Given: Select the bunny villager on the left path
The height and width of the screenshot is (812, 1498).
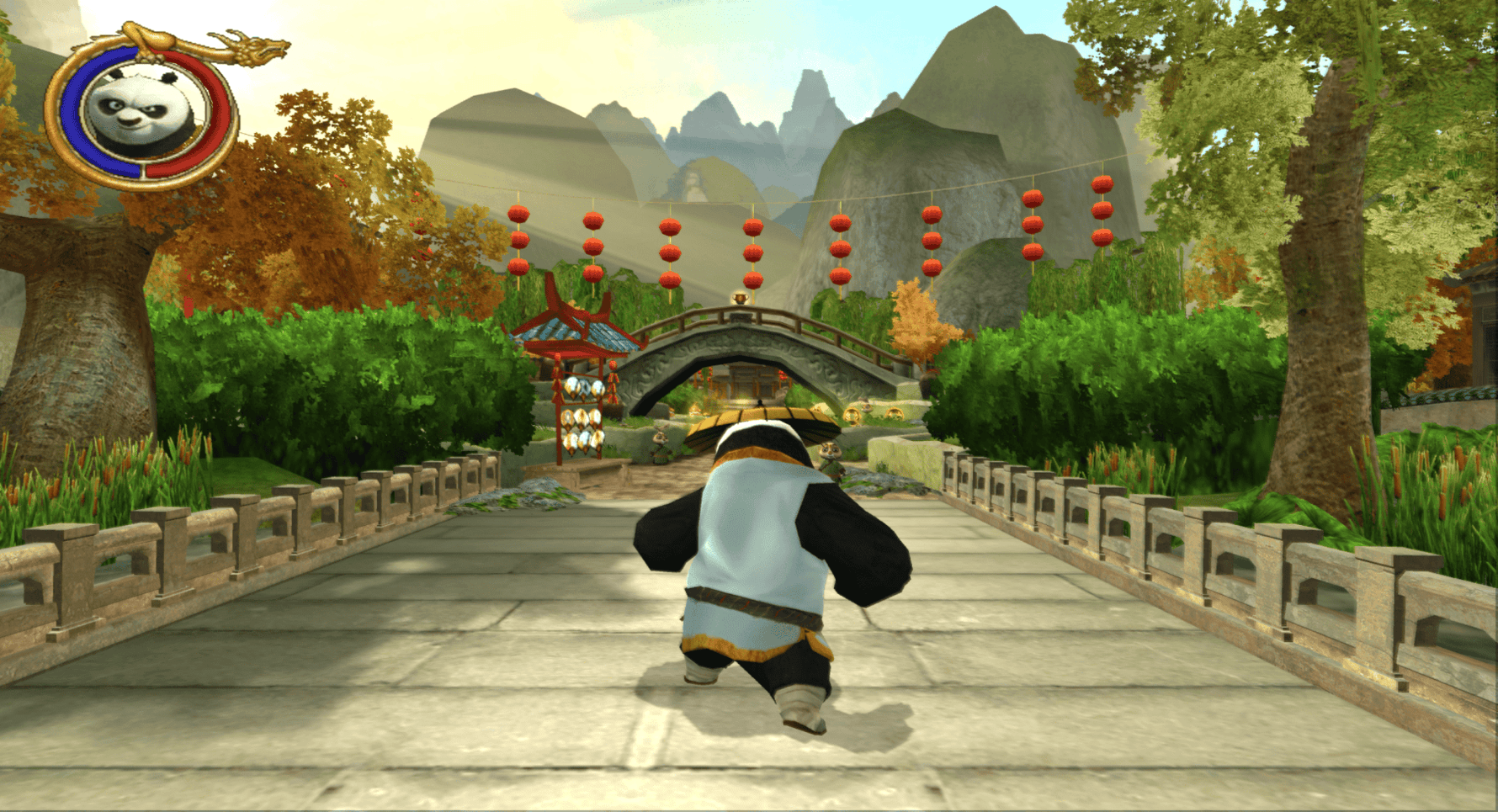Looking at the screenshot, I should tap(659, 438).
